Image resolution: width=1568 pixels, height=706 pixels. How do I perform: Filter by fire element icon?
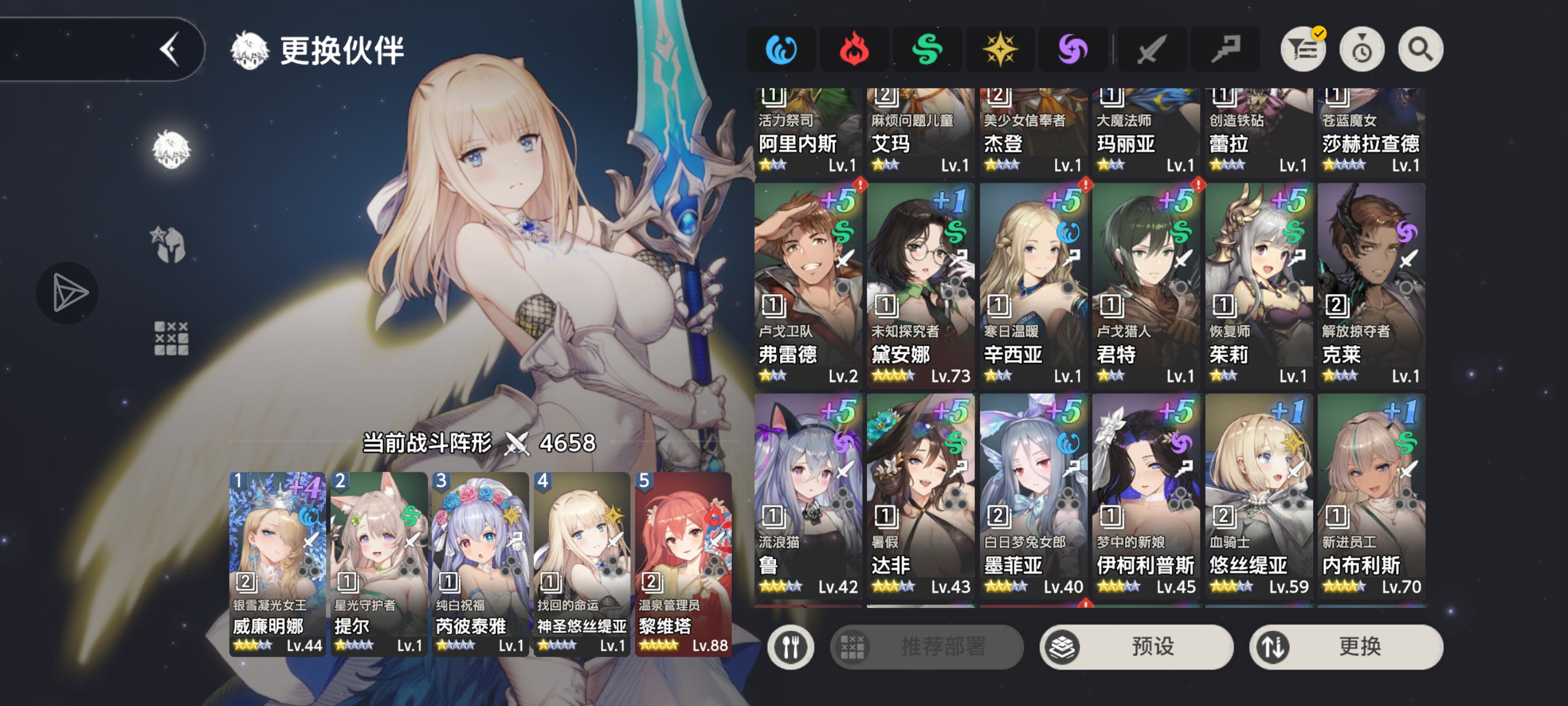click(854, 49)
